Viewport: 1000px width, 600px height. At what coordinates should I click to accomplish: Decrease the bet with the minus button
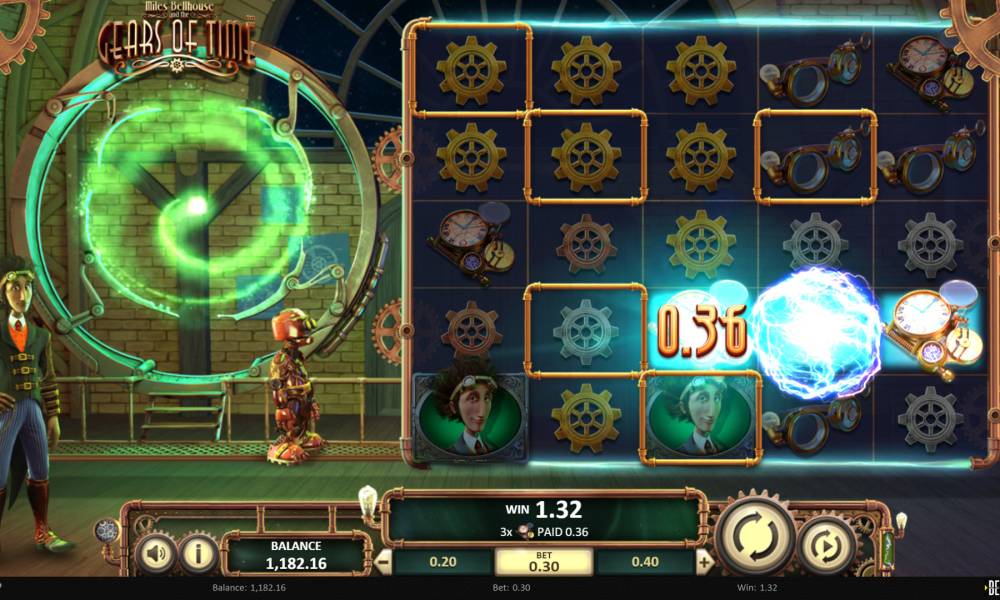click(x=383, y=563)
